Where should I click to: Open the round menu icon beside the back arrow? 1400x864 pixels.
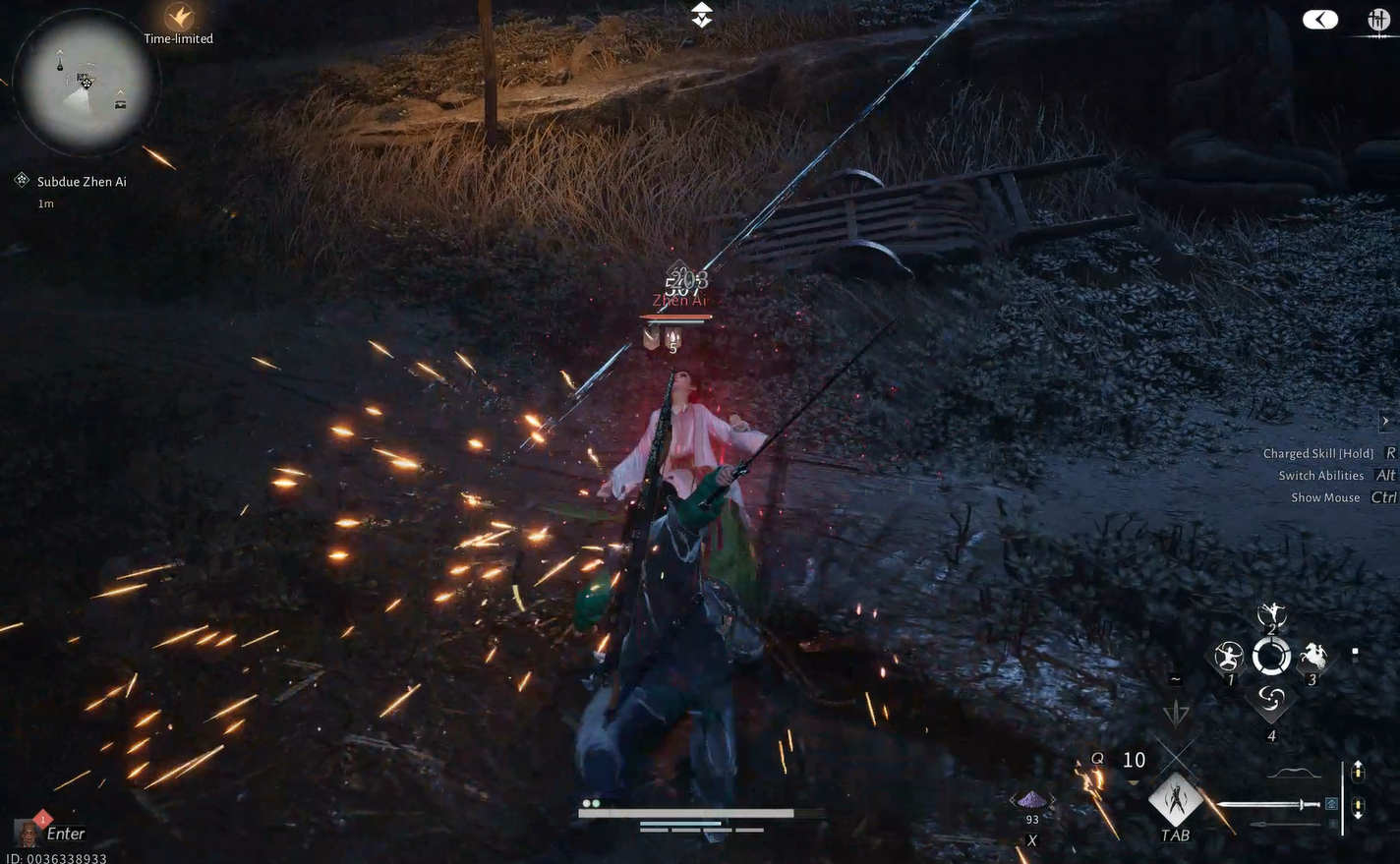(x=1378, y=20)
